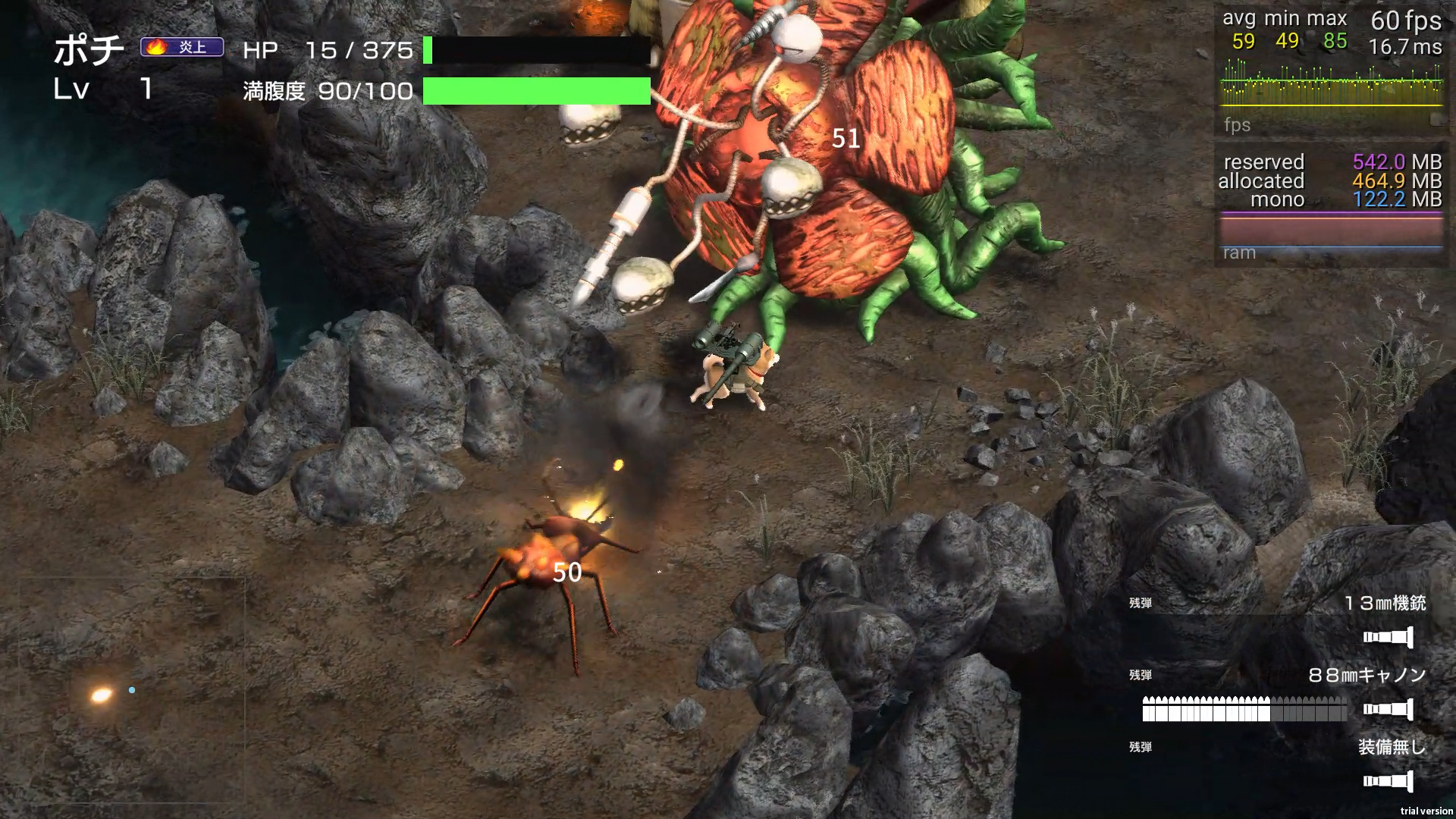Click the 炎上 burning status icon

tap(182, 47)
